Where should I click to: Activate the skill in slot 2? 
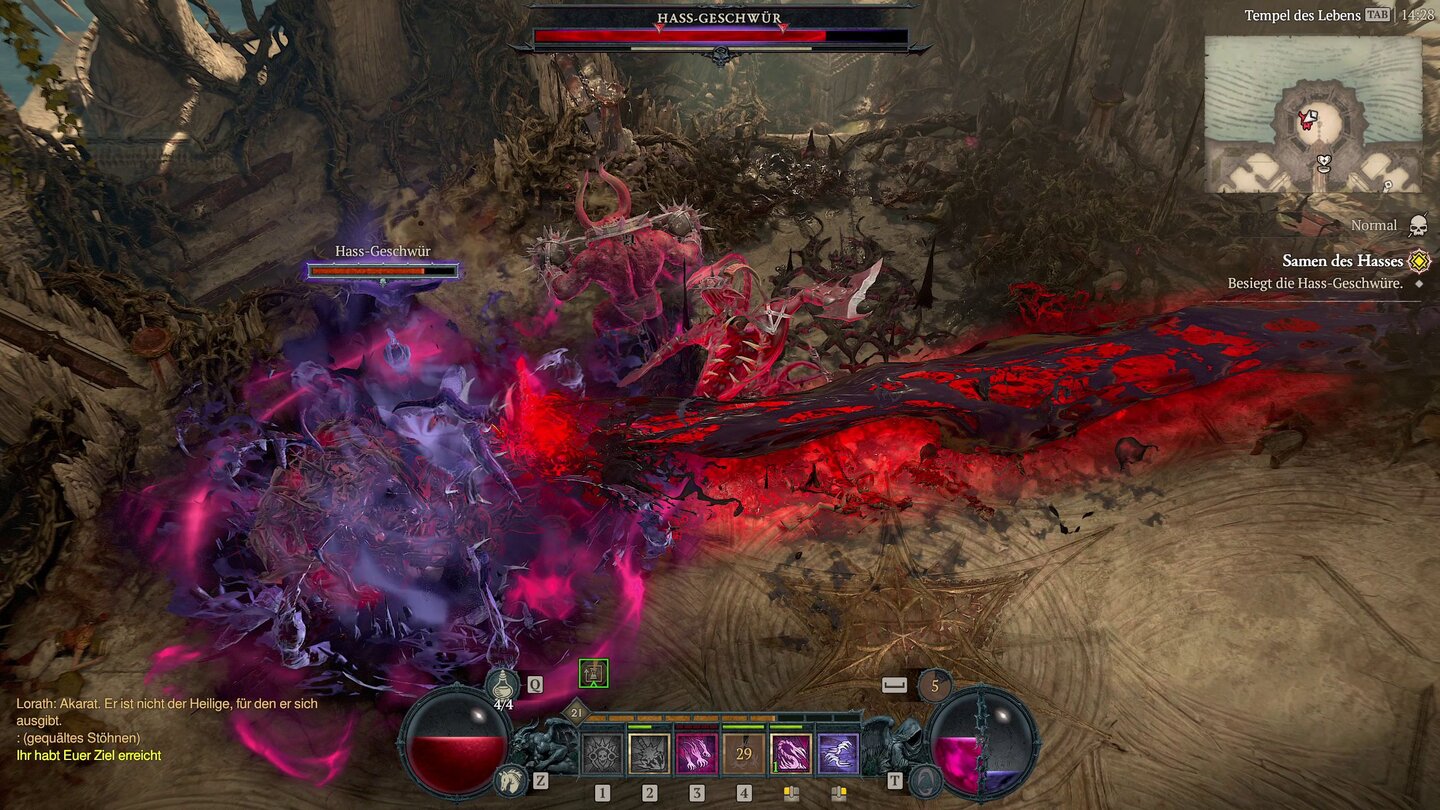pos(648,752)
